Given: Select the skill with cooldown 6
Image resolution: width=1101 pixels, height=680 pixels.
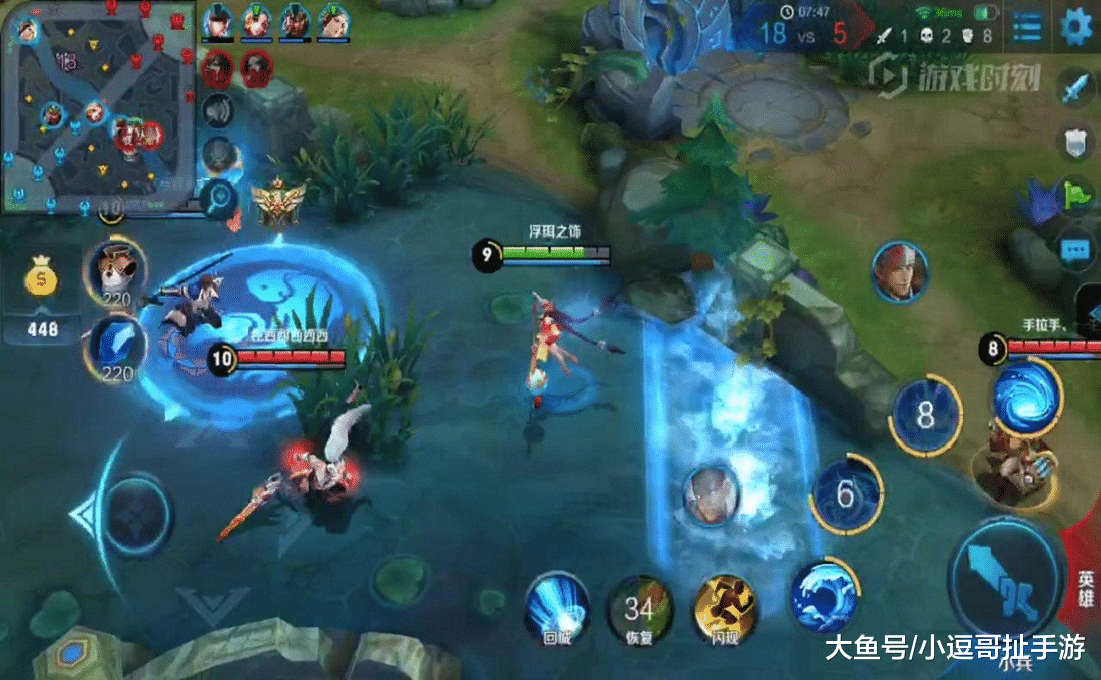Looking at the screenshot, I should tap(846, 494).
